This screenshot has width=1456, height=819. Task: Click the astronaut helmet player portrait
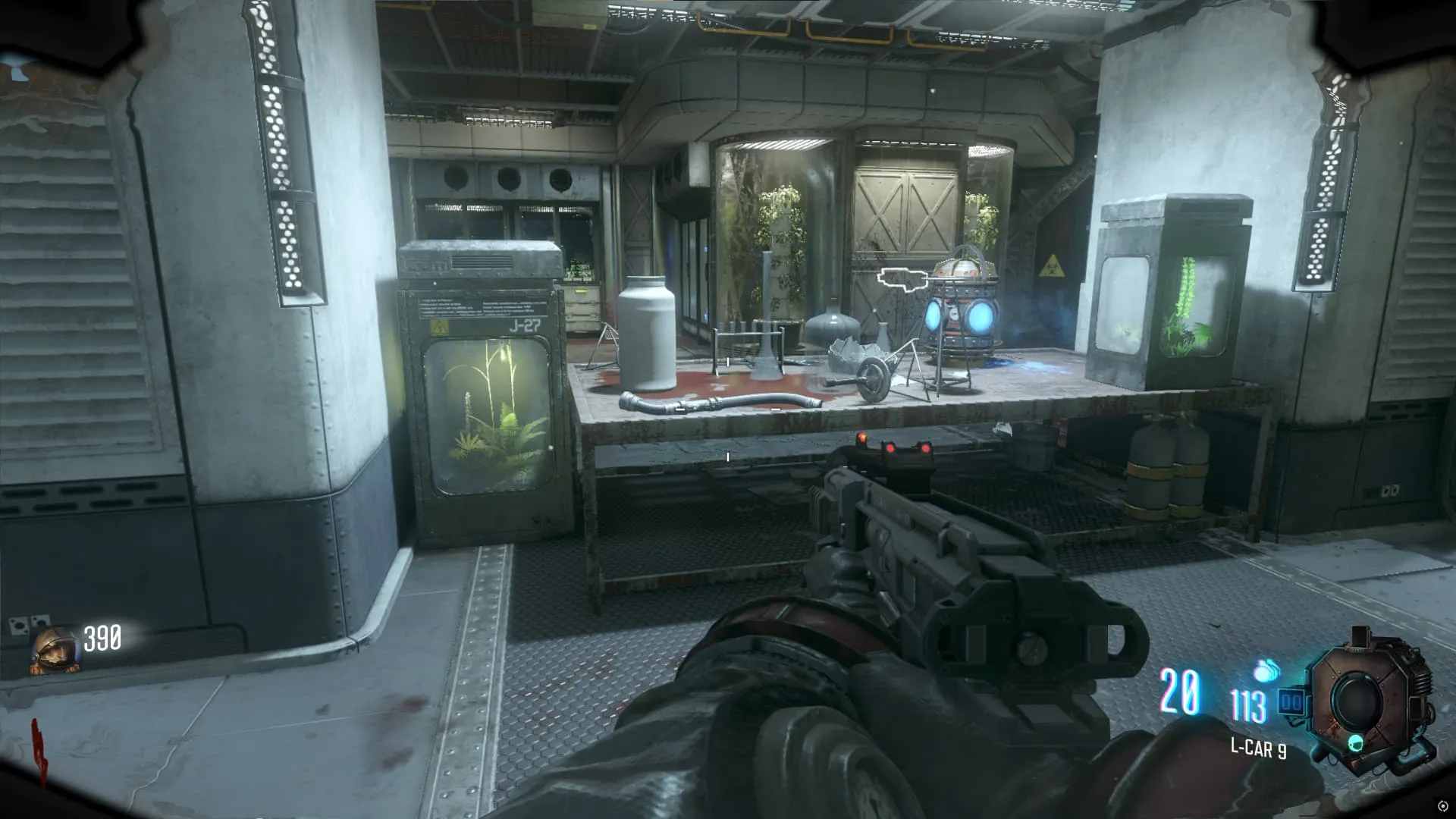click(55, 651)
